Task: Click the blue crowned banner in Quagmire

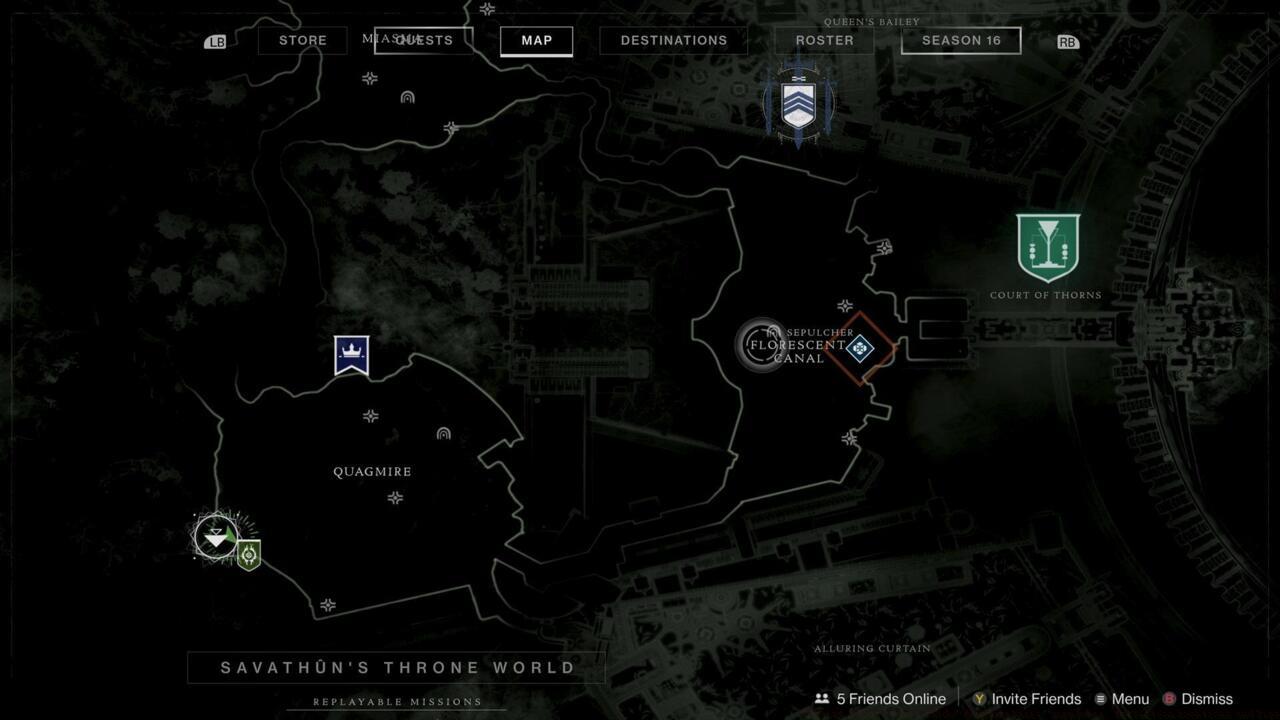Action: coord(351,354)
